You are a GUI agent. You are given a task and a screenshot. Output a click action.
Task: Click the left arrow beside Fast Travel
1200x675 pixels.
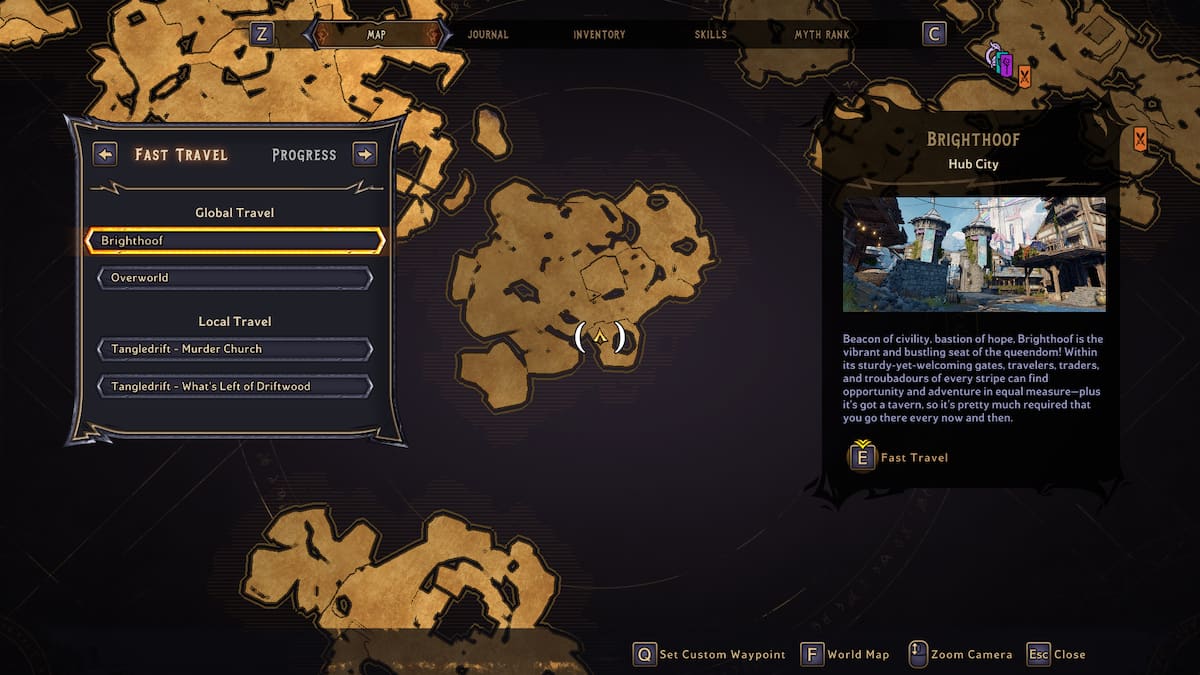[x=105, y=154]
